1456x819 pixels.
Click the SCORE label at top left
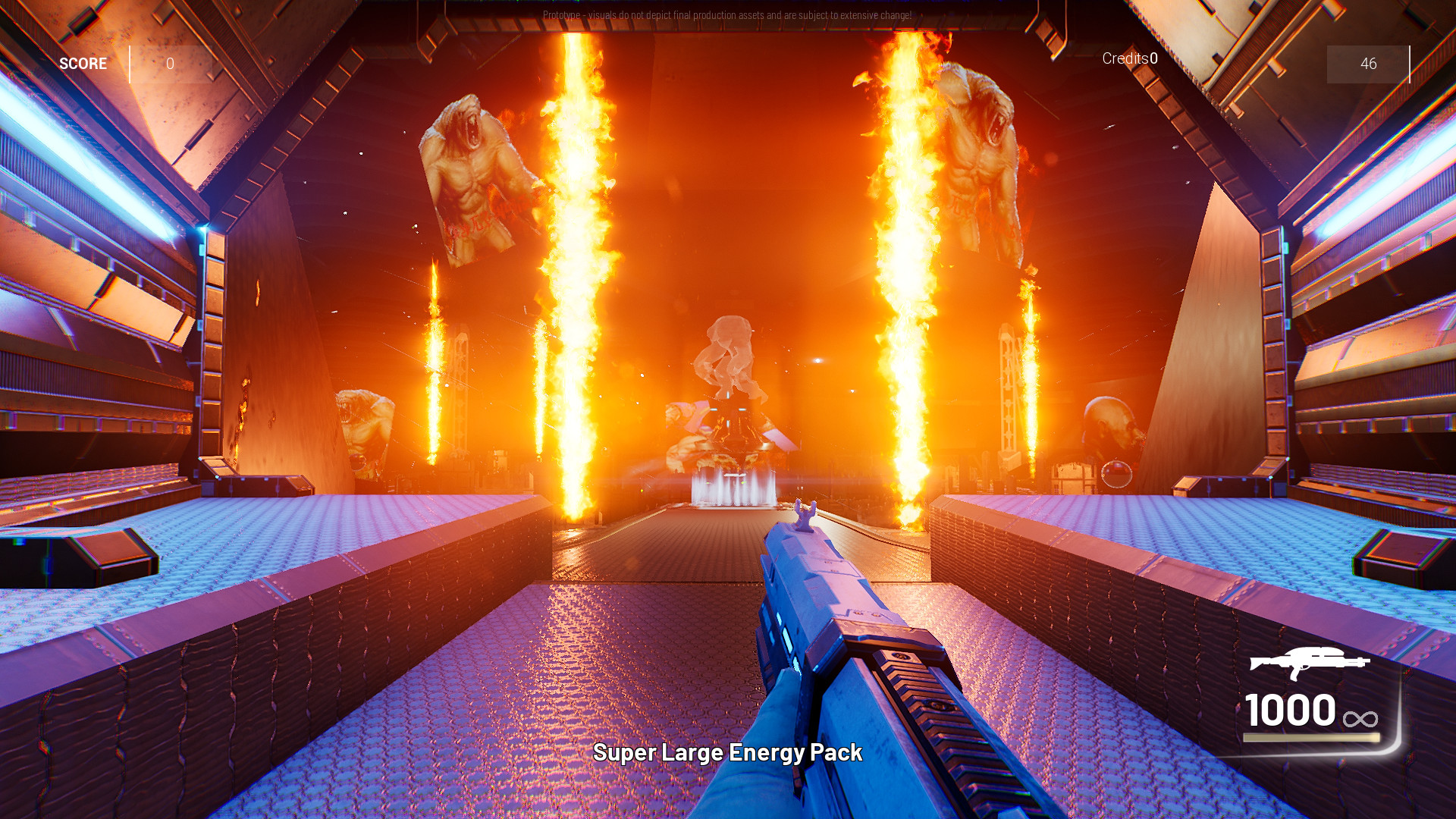(83, 63)
